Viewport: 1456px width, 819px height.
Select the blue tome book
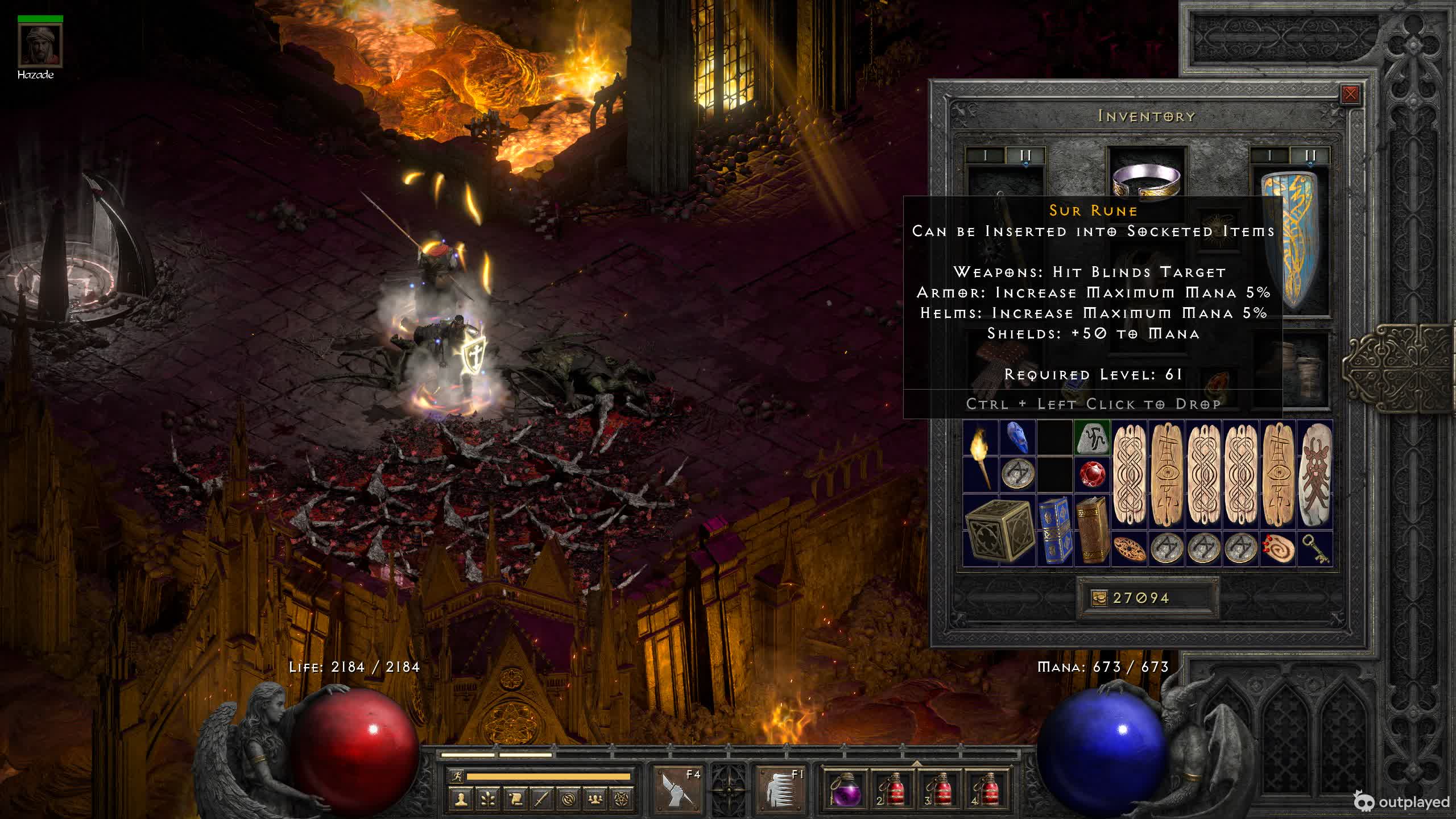pyautogui.click(x=1054, y=530)
